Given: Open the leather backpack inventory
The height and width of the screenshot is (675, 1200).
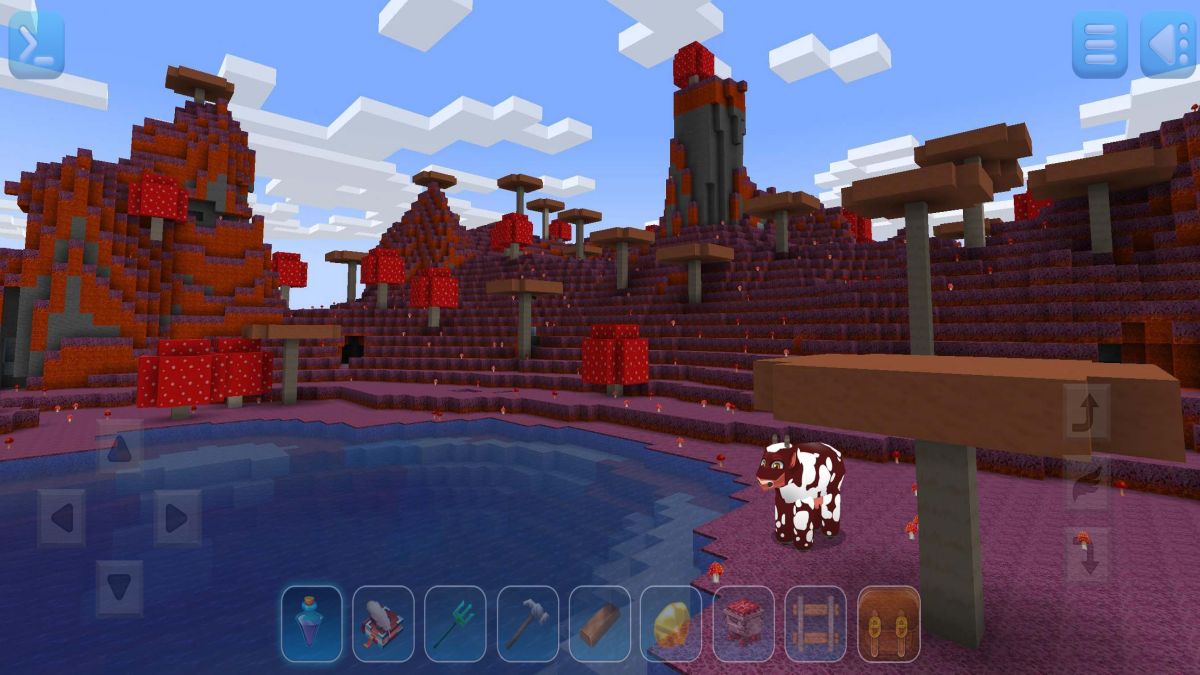Looking at the screenshot, I should (x=888, y=624).
